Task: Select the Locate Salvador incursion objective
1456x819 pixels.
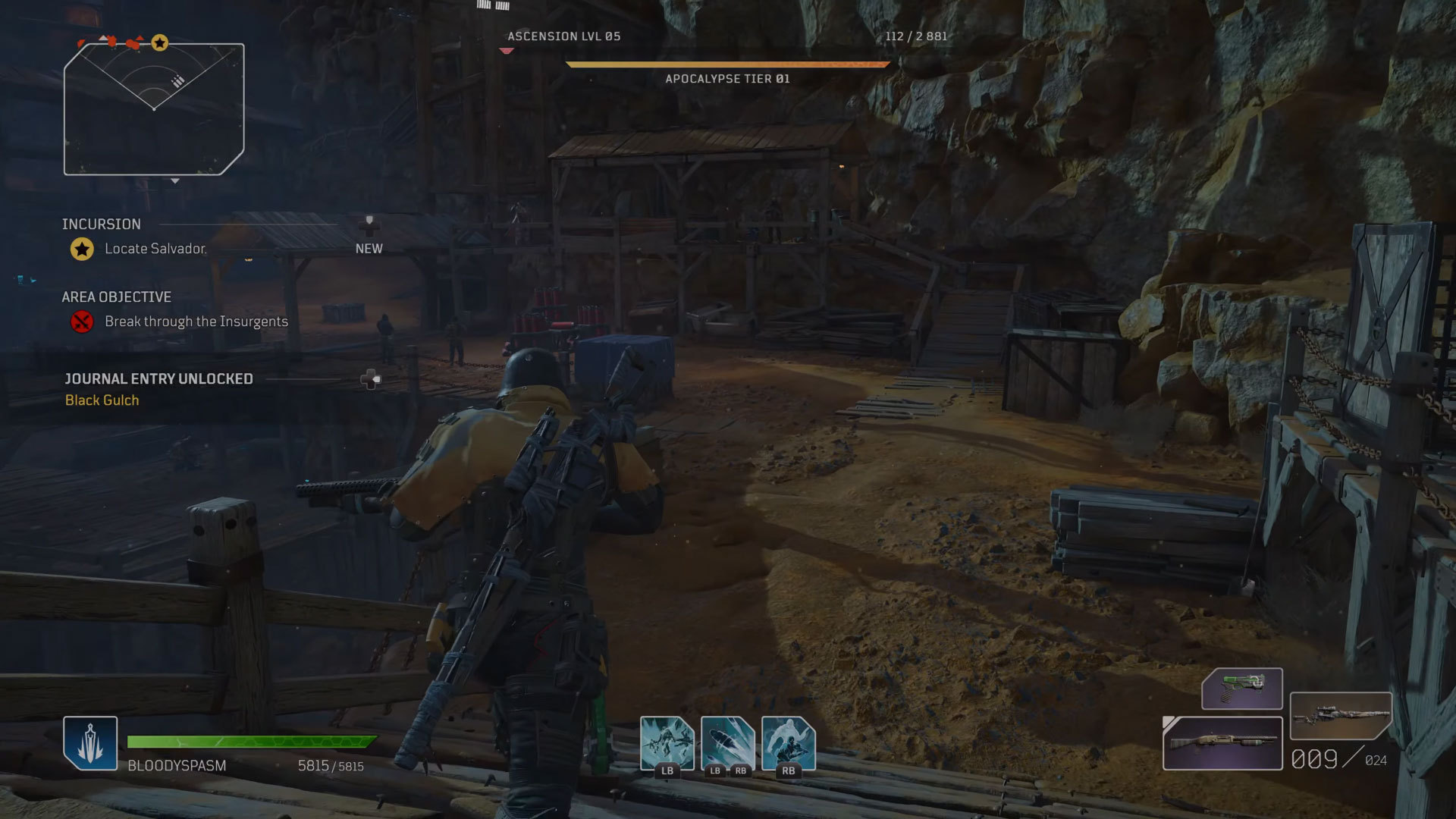Action: [x=155, y=249]
